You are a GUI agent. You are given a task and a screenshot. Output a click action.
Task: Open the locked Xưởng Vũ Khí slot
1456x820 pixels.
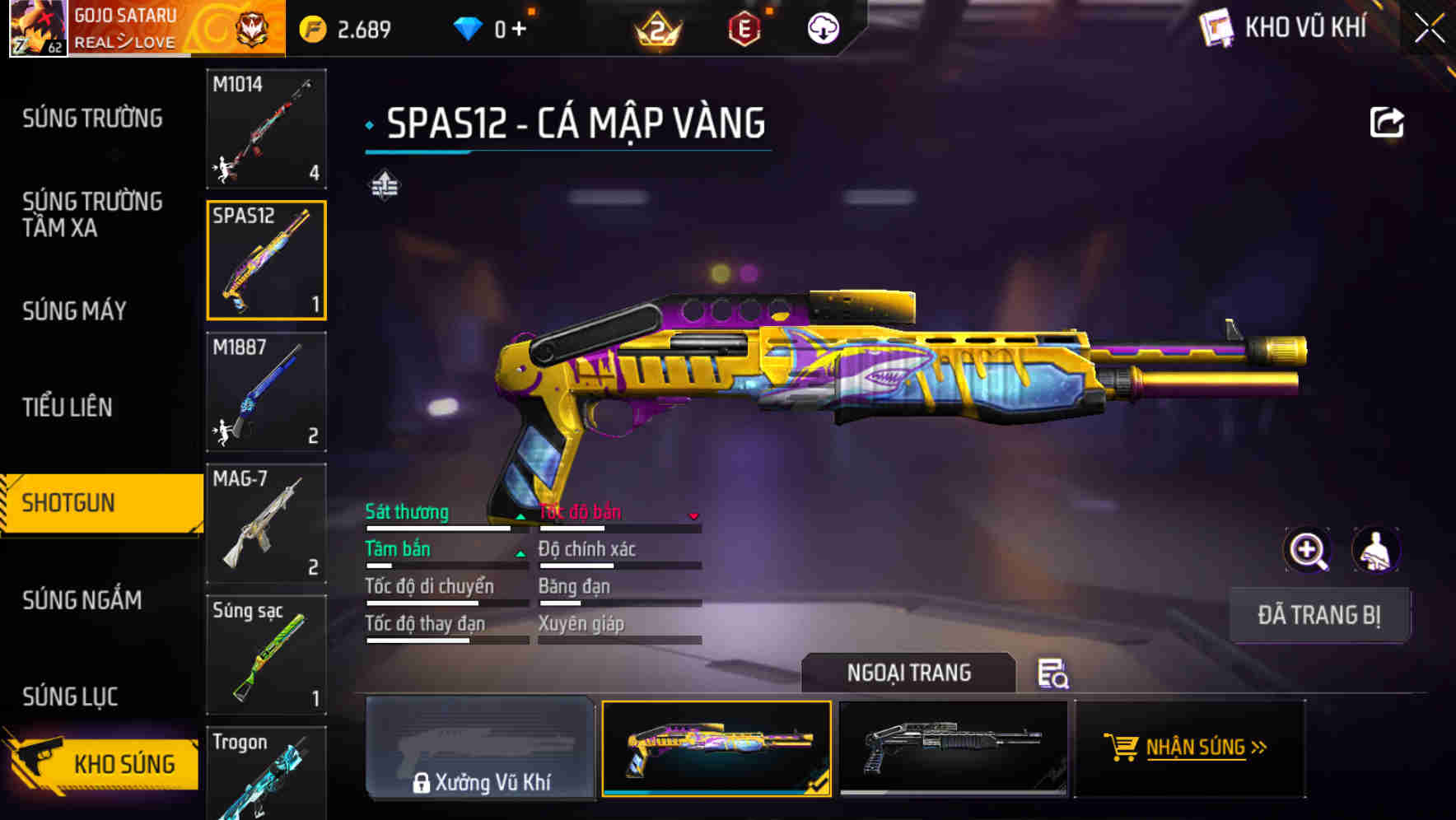coord(480,748)
